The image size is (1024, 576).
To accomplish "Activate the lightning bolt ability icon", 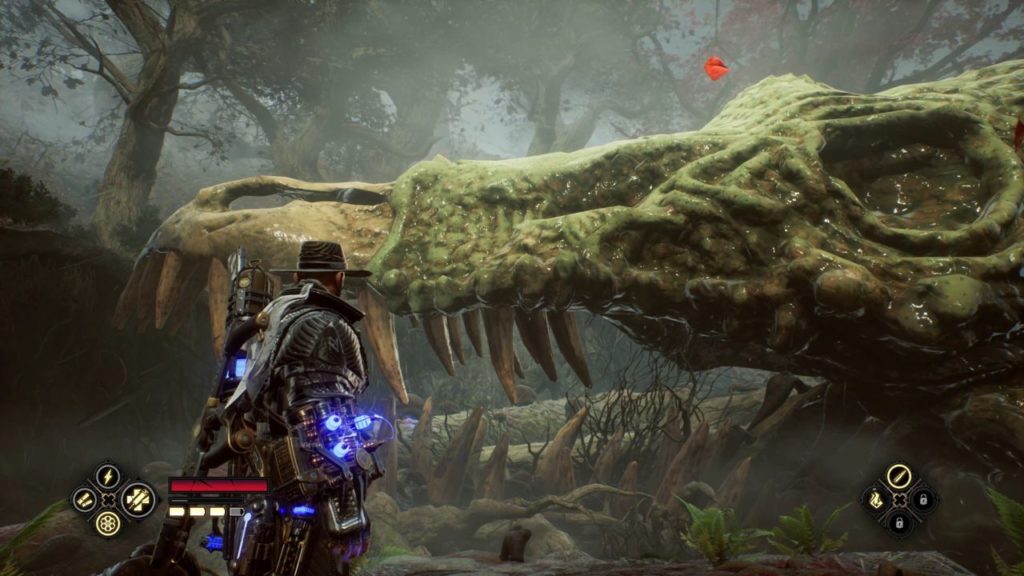I will point(108,477).
